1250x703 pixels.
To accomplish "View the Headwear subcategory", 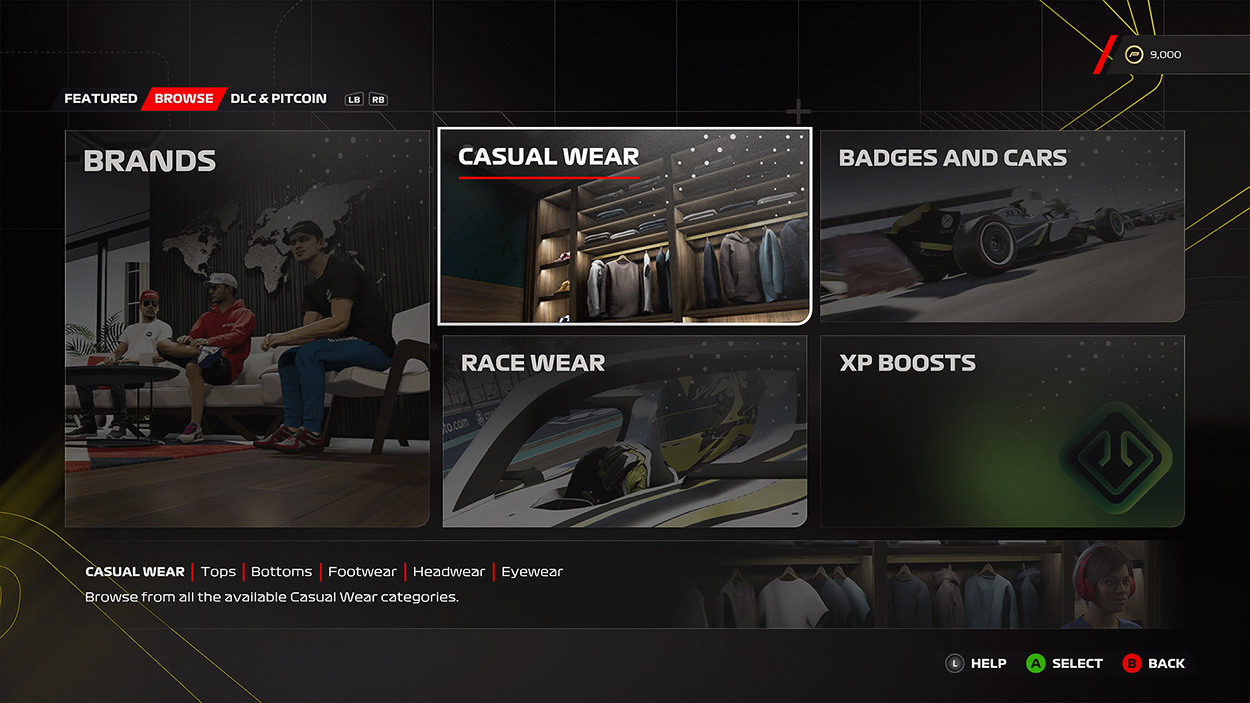I will coord(448,572).
